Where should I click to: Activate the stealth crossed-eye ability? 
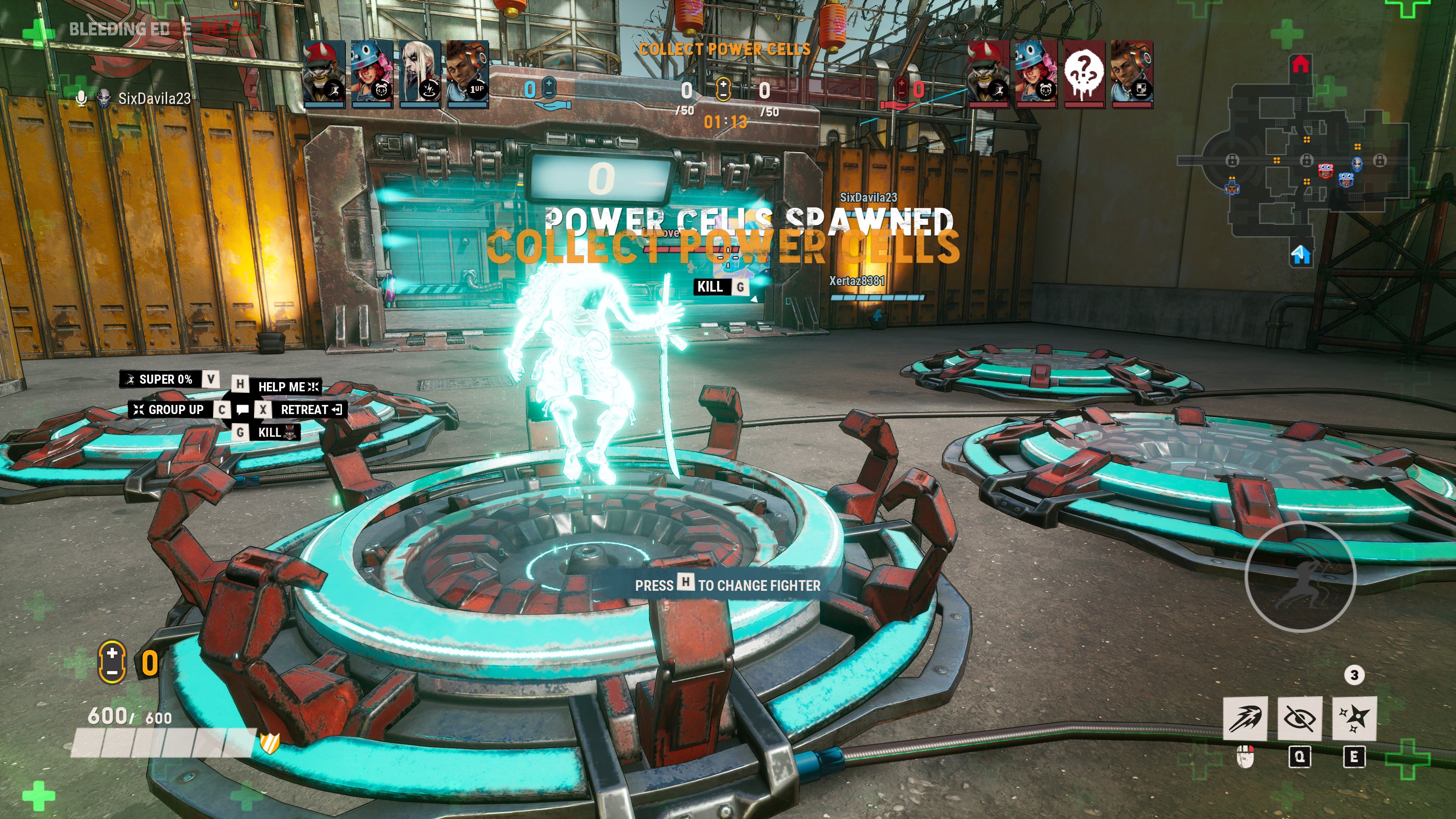[1299, 719]
